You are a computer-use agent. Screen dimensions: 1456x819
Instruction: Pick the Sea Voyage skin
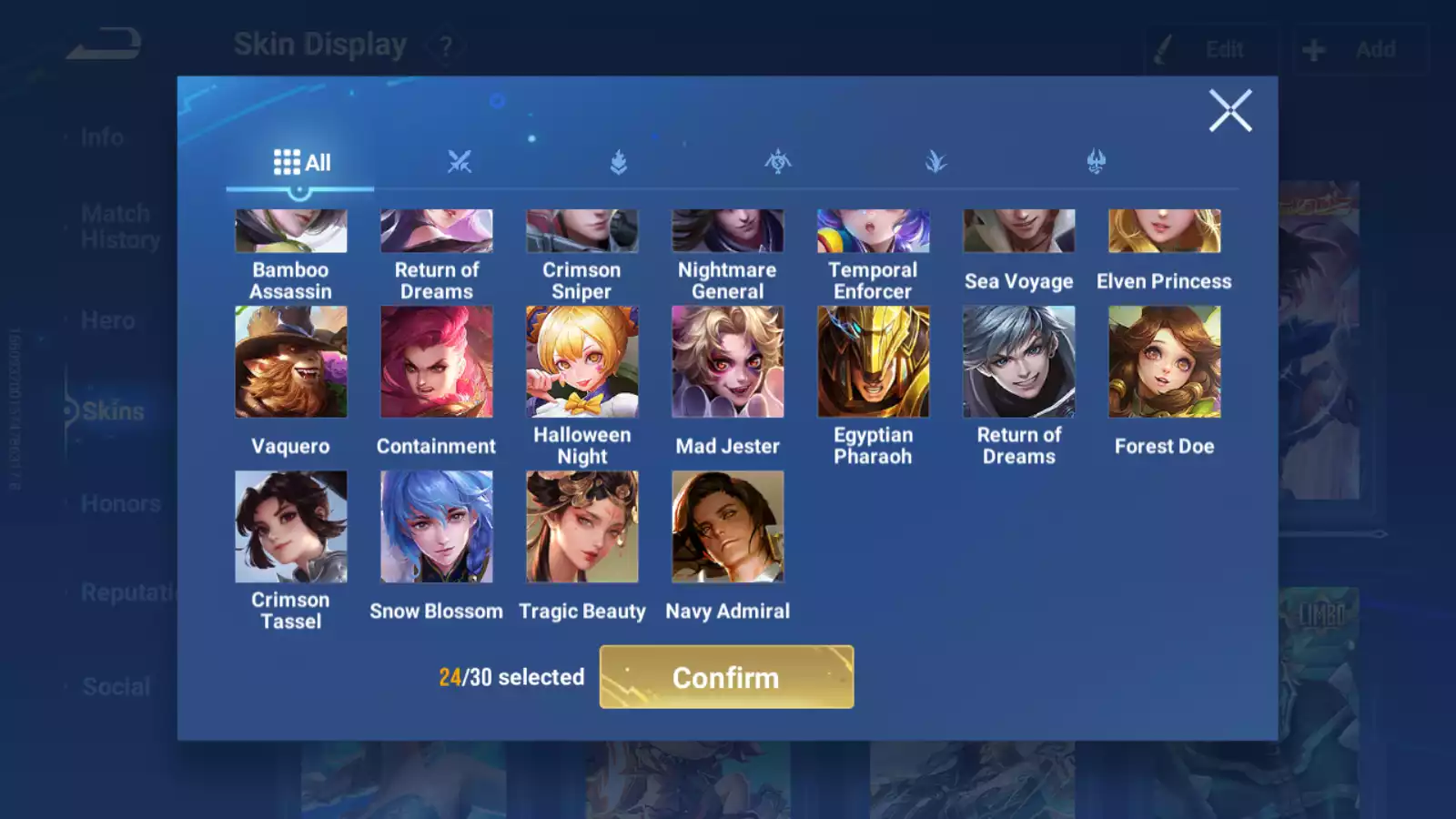1019,232
